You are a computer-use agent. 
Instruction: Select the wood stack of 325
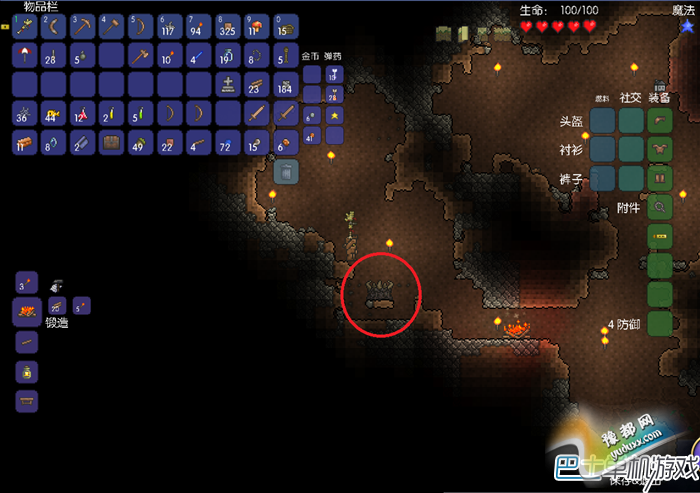[x=228, y=25]
